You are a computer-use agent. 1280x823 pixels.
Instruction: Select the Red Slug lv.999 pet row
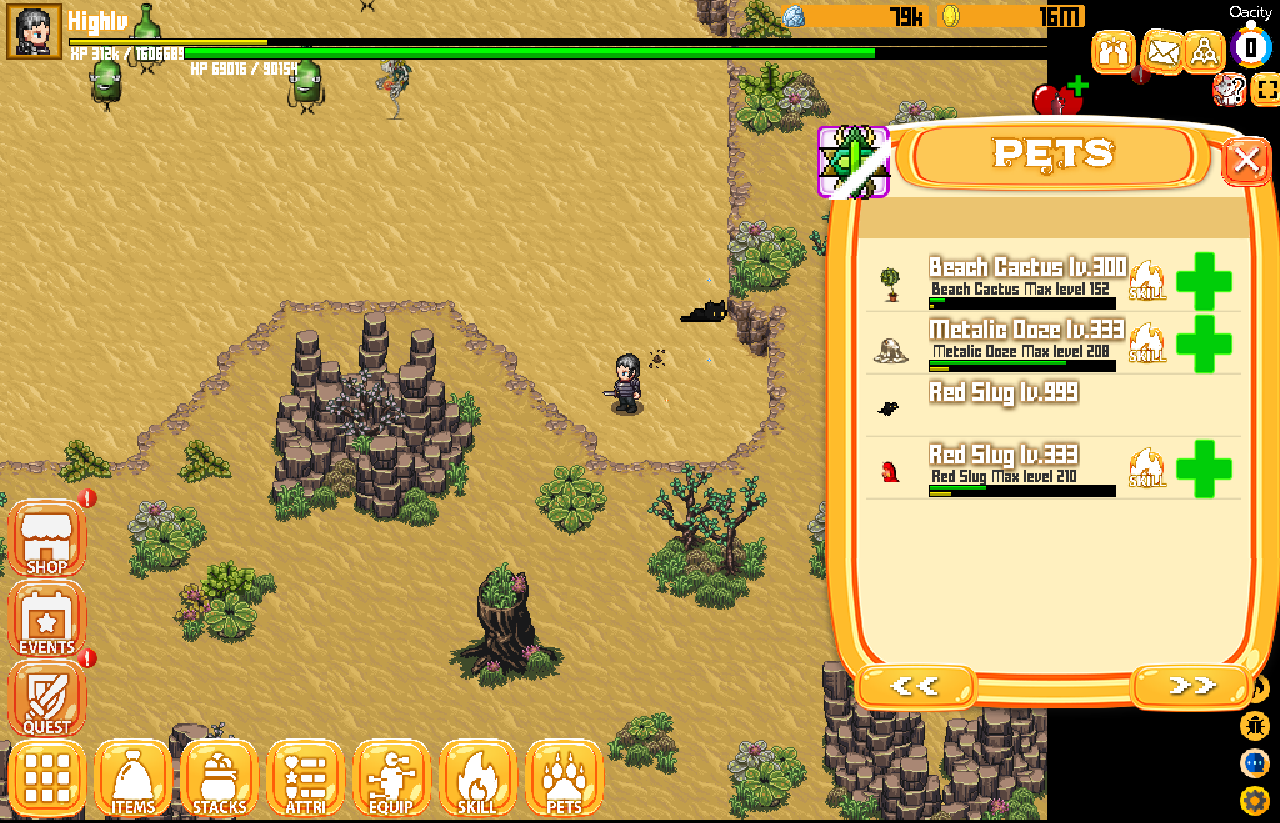click(x=1000, y=404)
